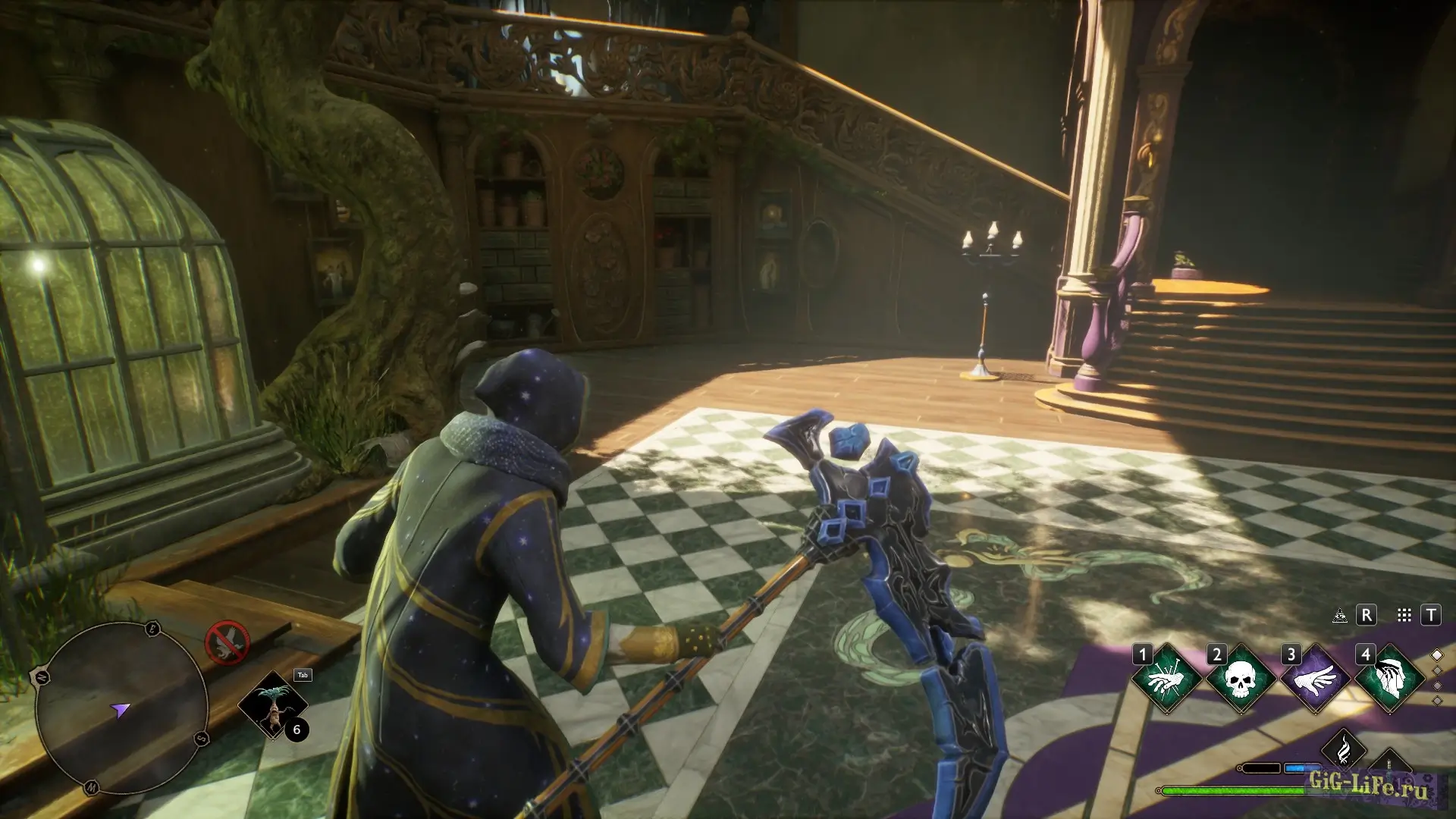Cast the skull Avada Kedavra spell
The width and height of the screenshot is (1456, 819).
coord(1241,679)
